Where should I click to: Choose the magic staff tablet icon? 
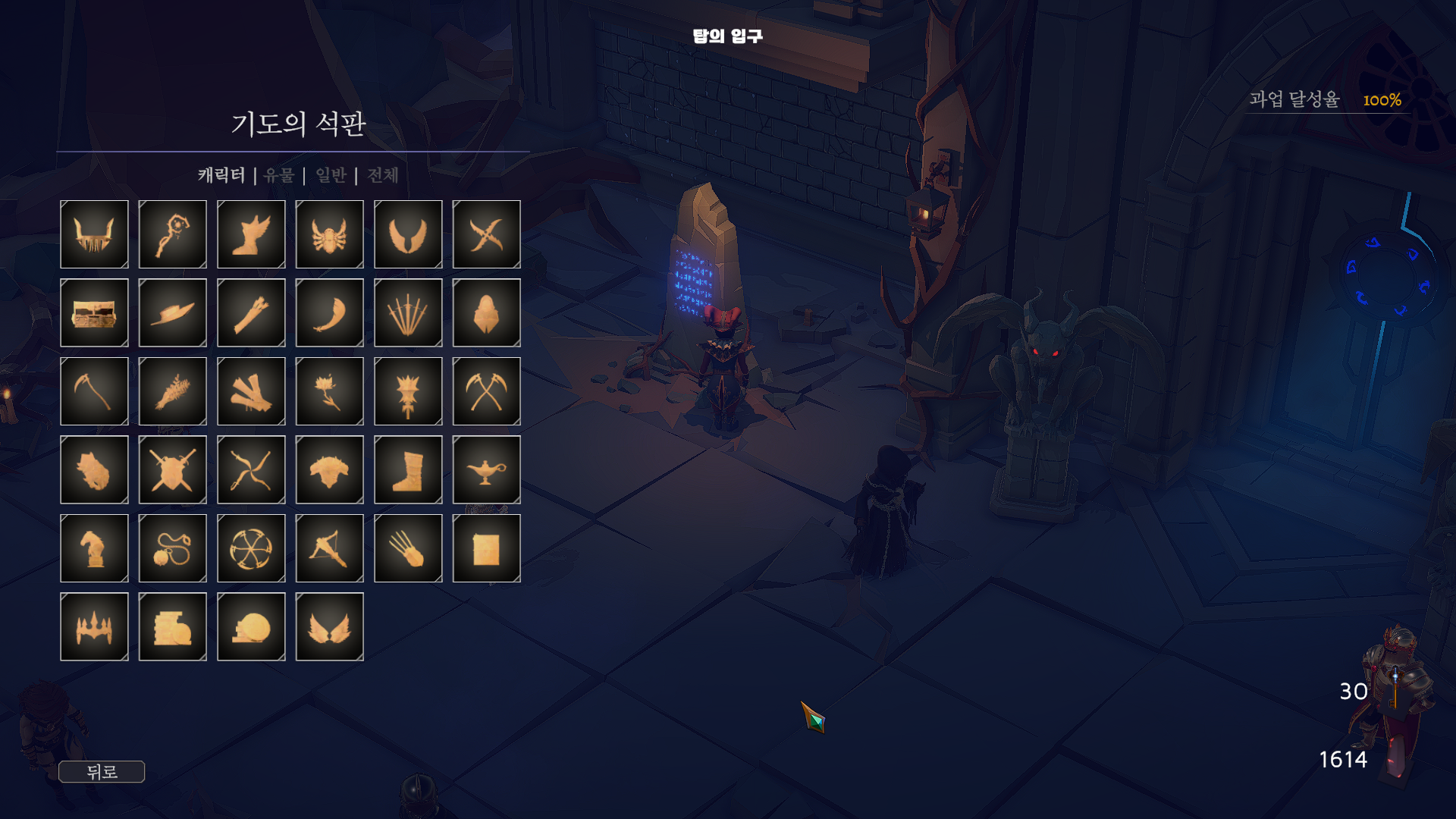[173, 234]
